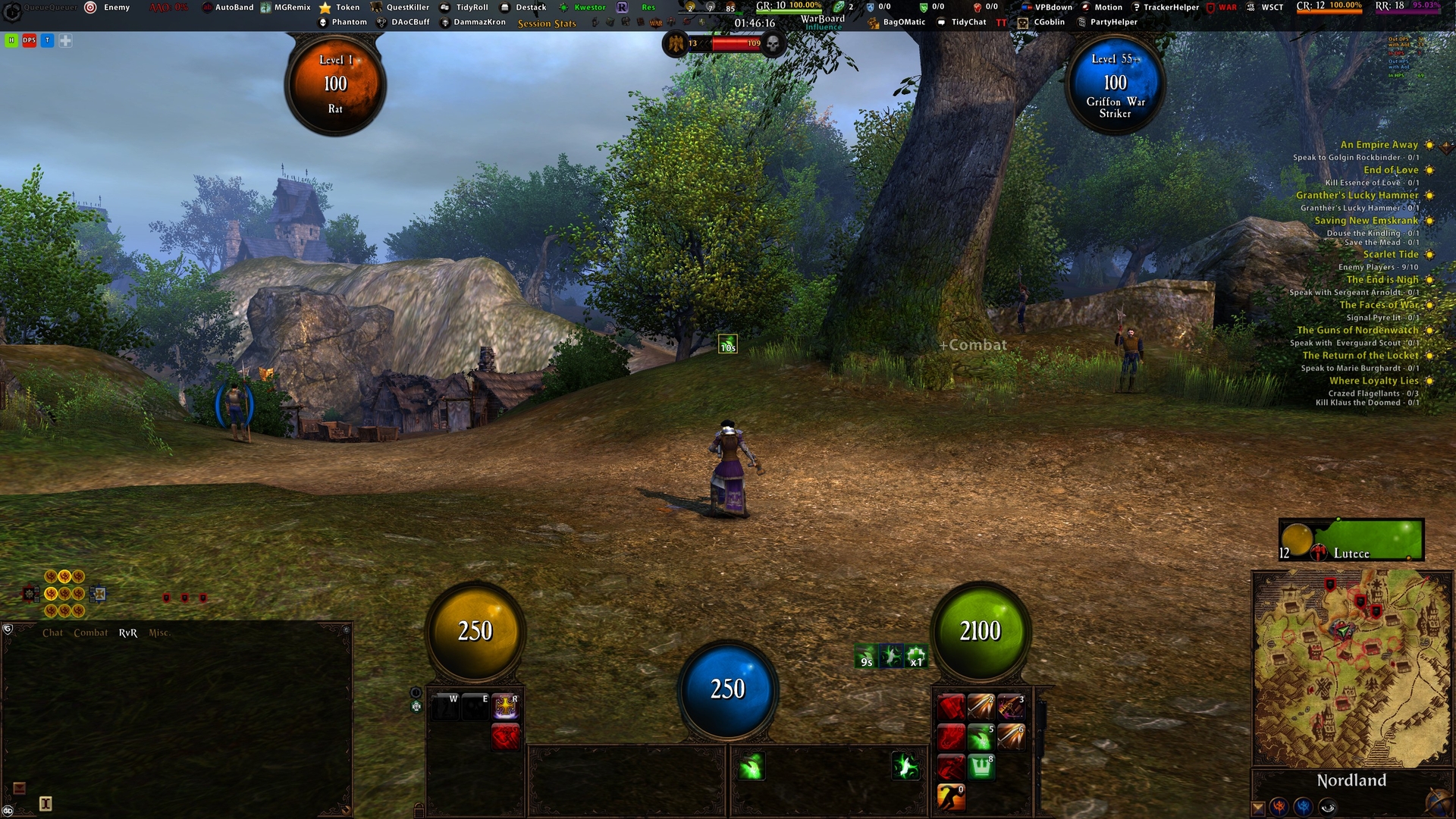
Task: Select the Scarlet Tide quest tracker entry
Action: pos(1390,255)
